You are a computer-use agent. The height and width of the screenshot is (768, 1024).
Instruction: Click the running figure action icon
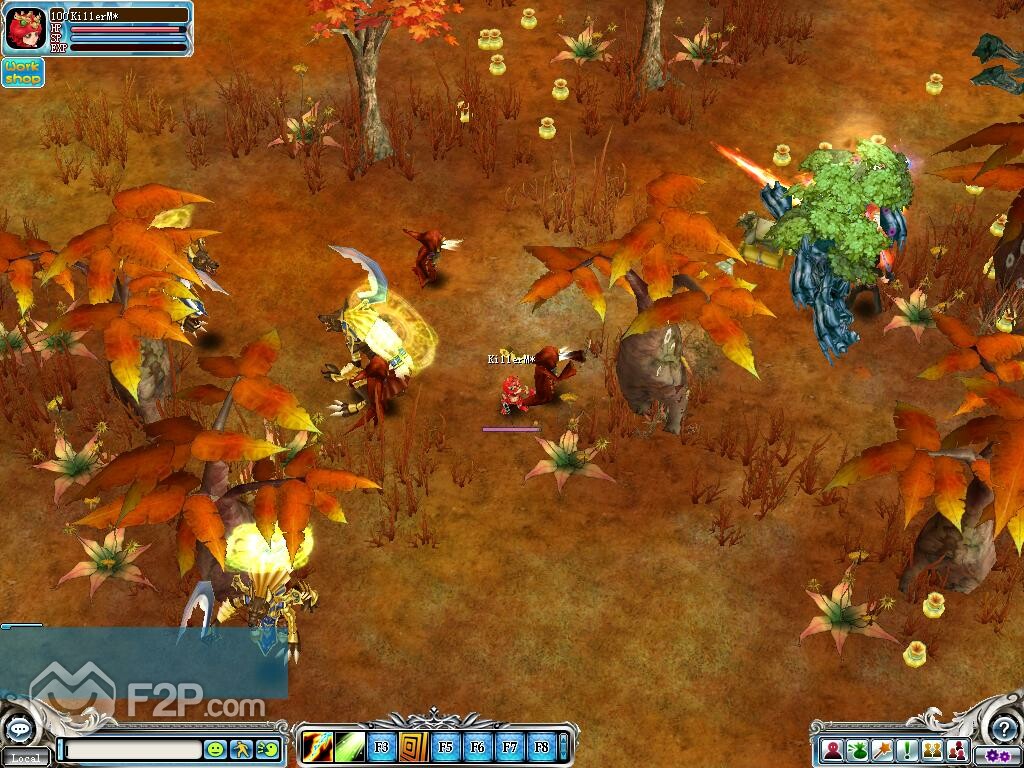[241, 748]
